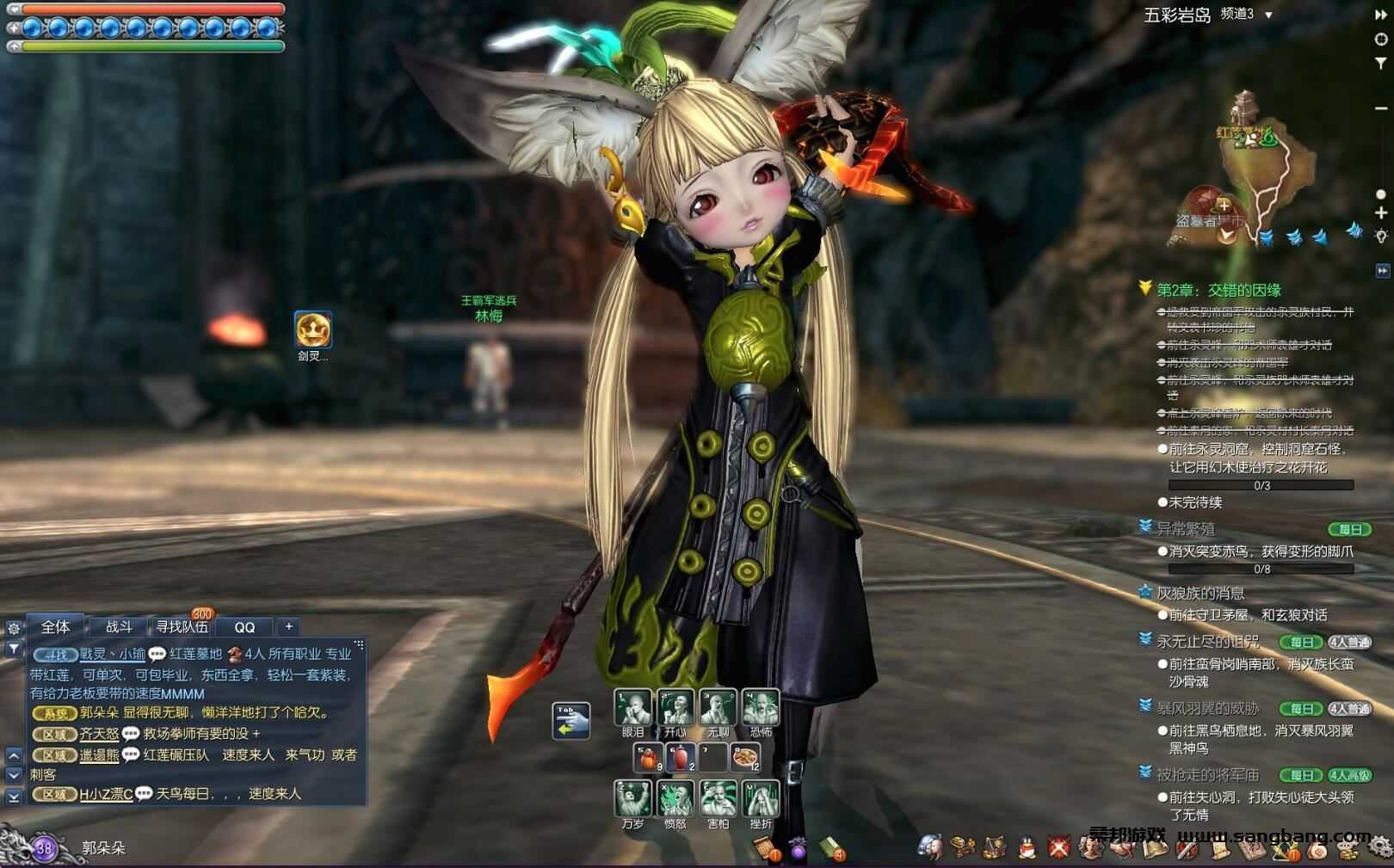This screenshot has height=868, width=1394.
Task: Activate the 恐怖 fear emote
Action: 761,708
